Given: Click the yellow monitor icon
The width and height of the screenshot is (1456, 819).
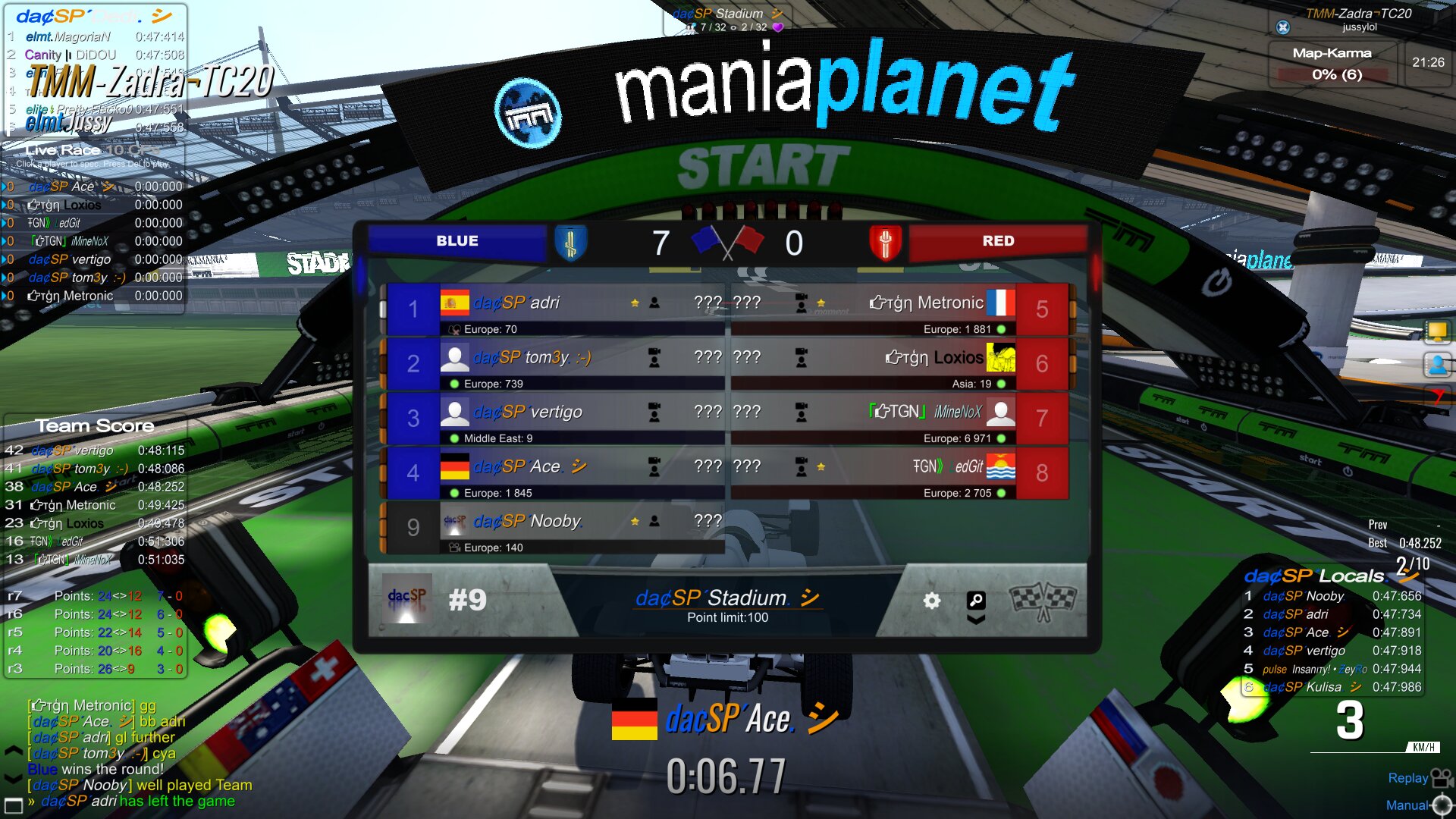Looking at the screenshot, I should (x=1437, y=331).
